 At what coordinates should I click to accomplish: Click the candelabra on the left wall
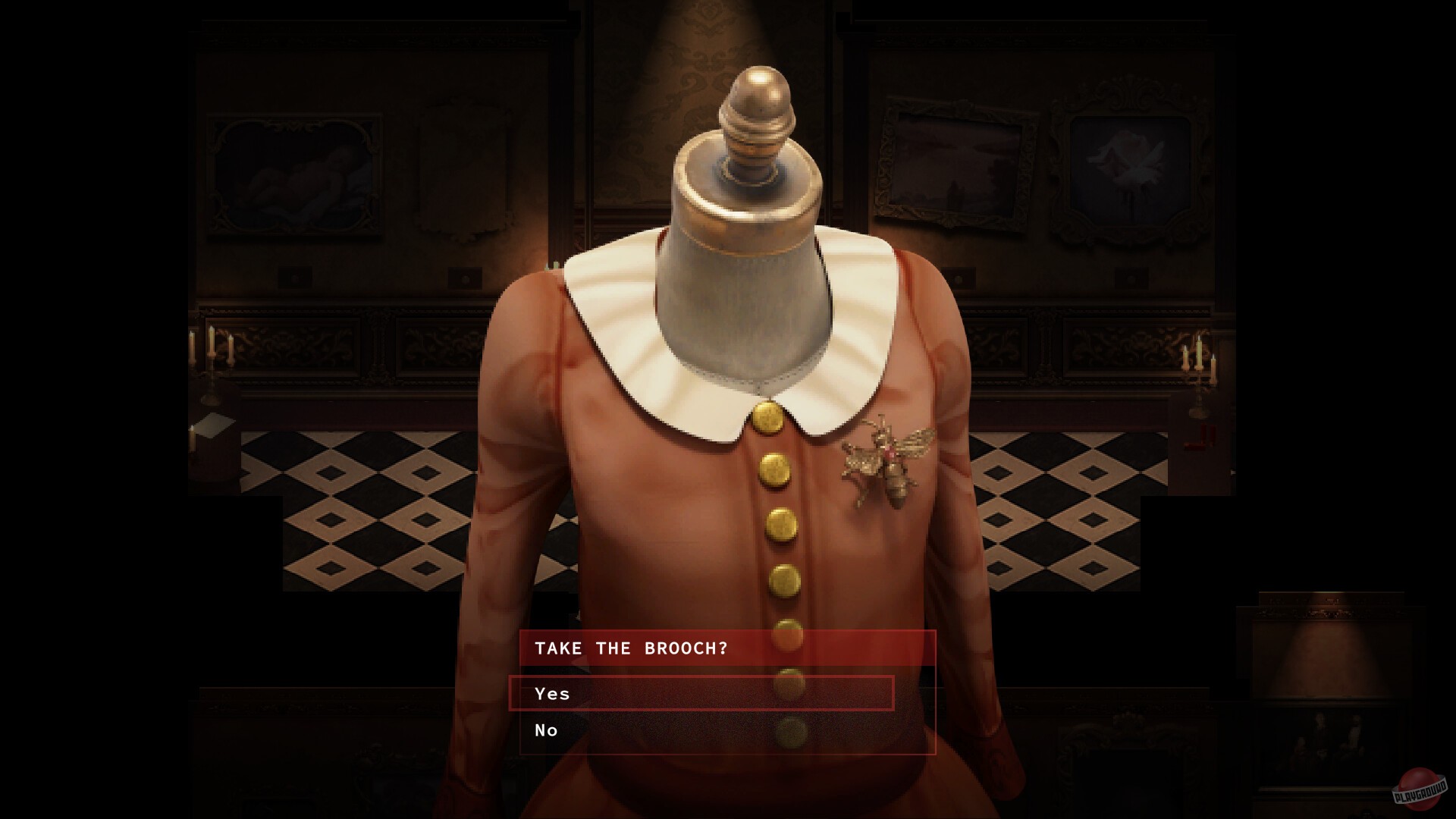212,356
